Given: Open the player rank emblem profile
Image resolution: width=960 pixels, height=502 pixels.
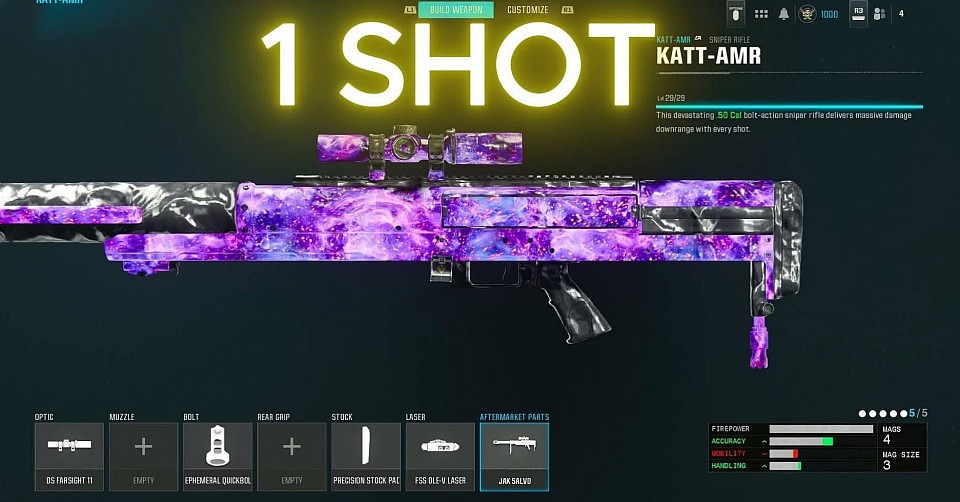Looking at the screenshot, I should (808, 14).
